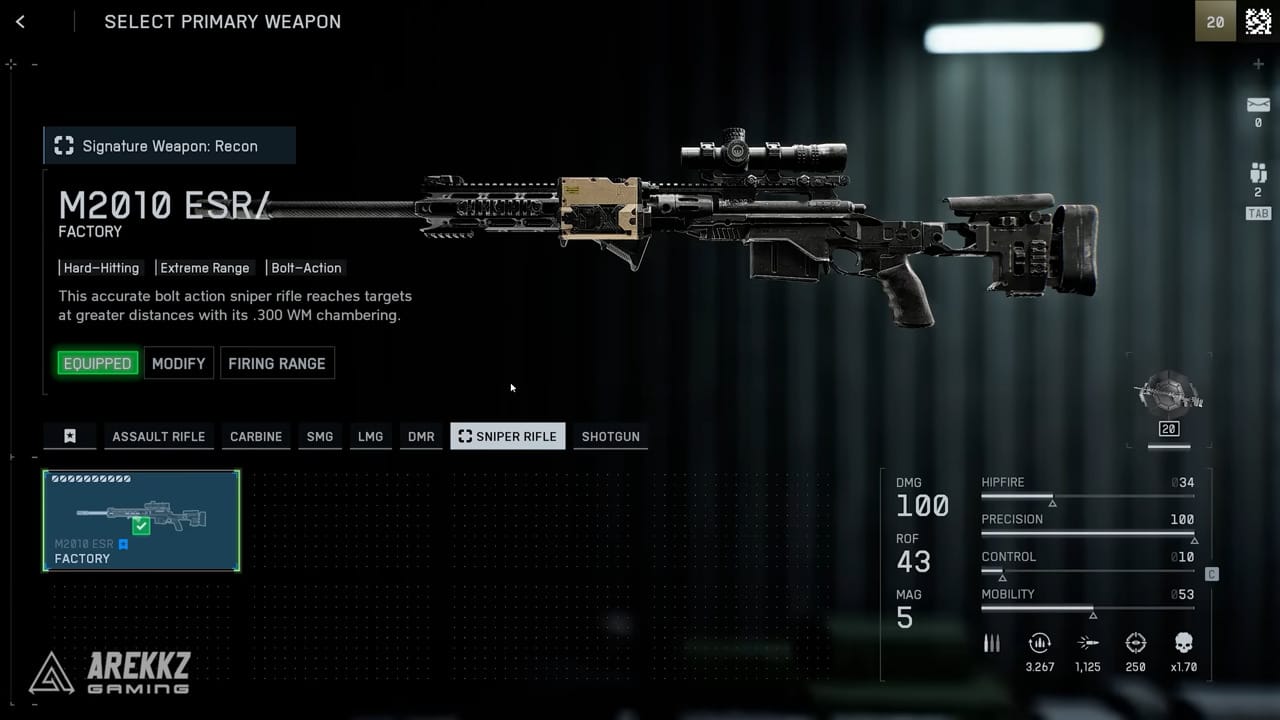Open the favorites star category tab
The image size is (1280, 720).
tap(69, 436)
